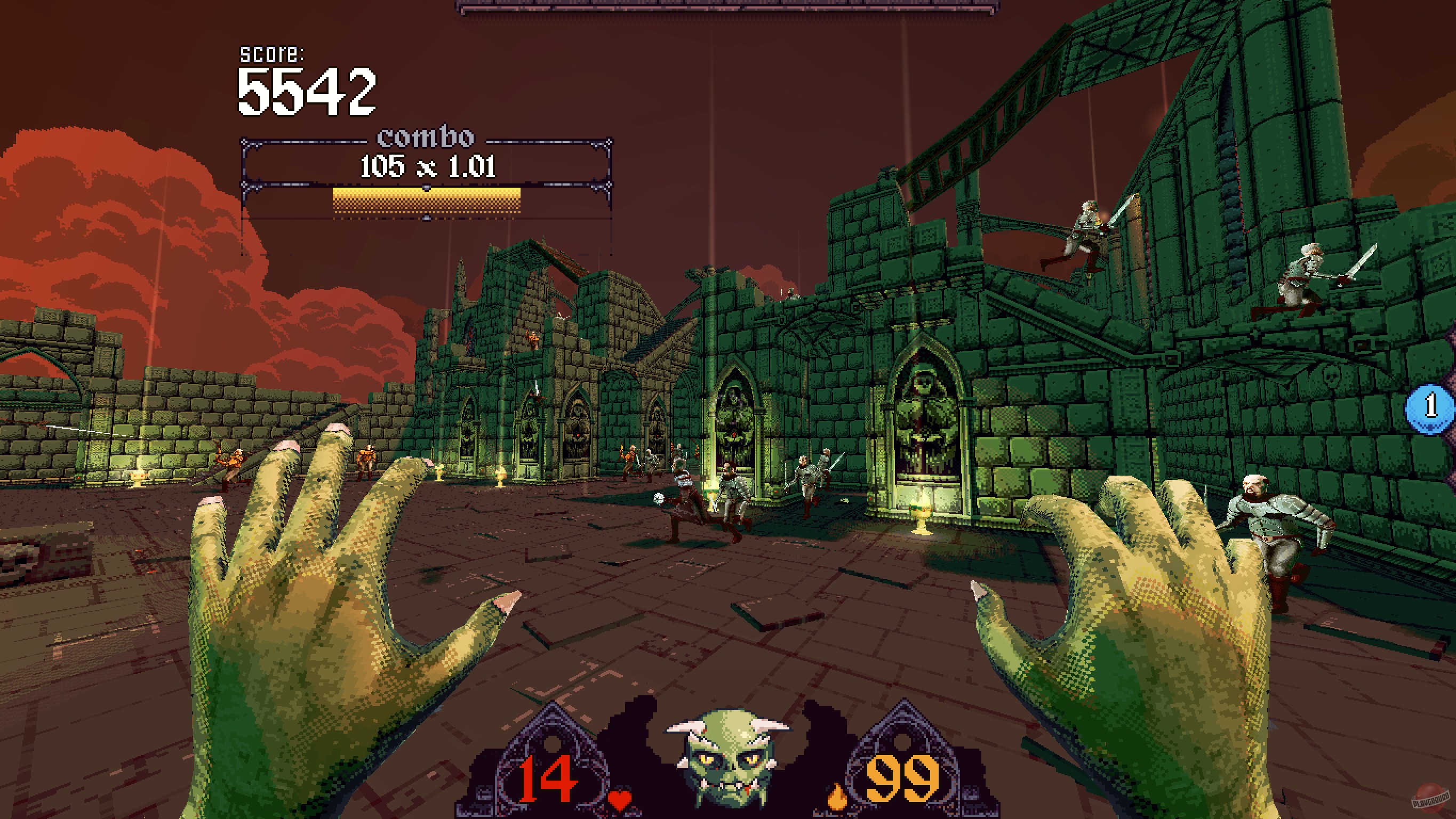Image resolution: width=1456 pixels, height=819 pixels.
Task: Click the combo heading text
Action: click(427, 139)
